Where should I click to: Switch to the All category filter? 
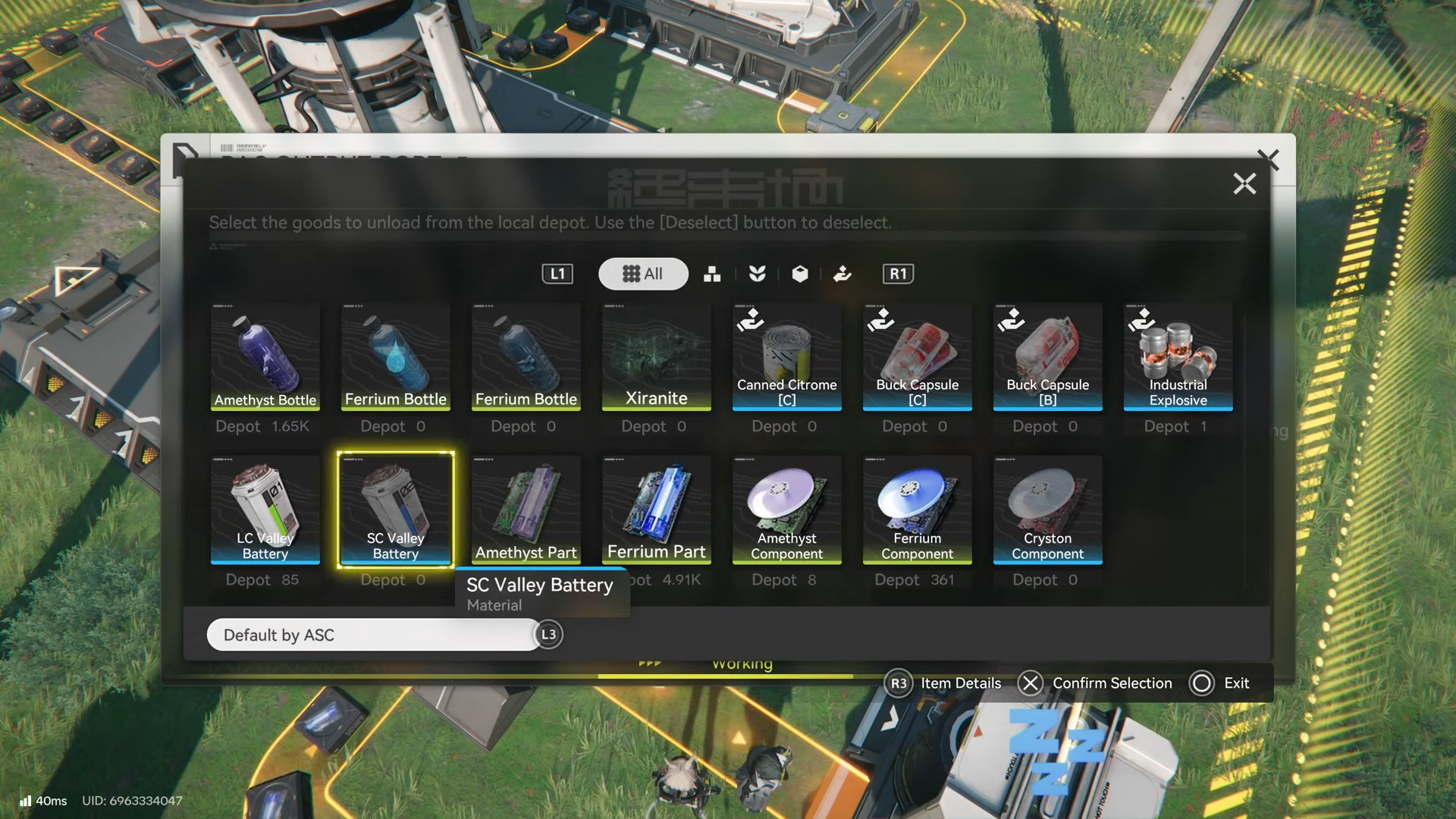coord(643,274)
